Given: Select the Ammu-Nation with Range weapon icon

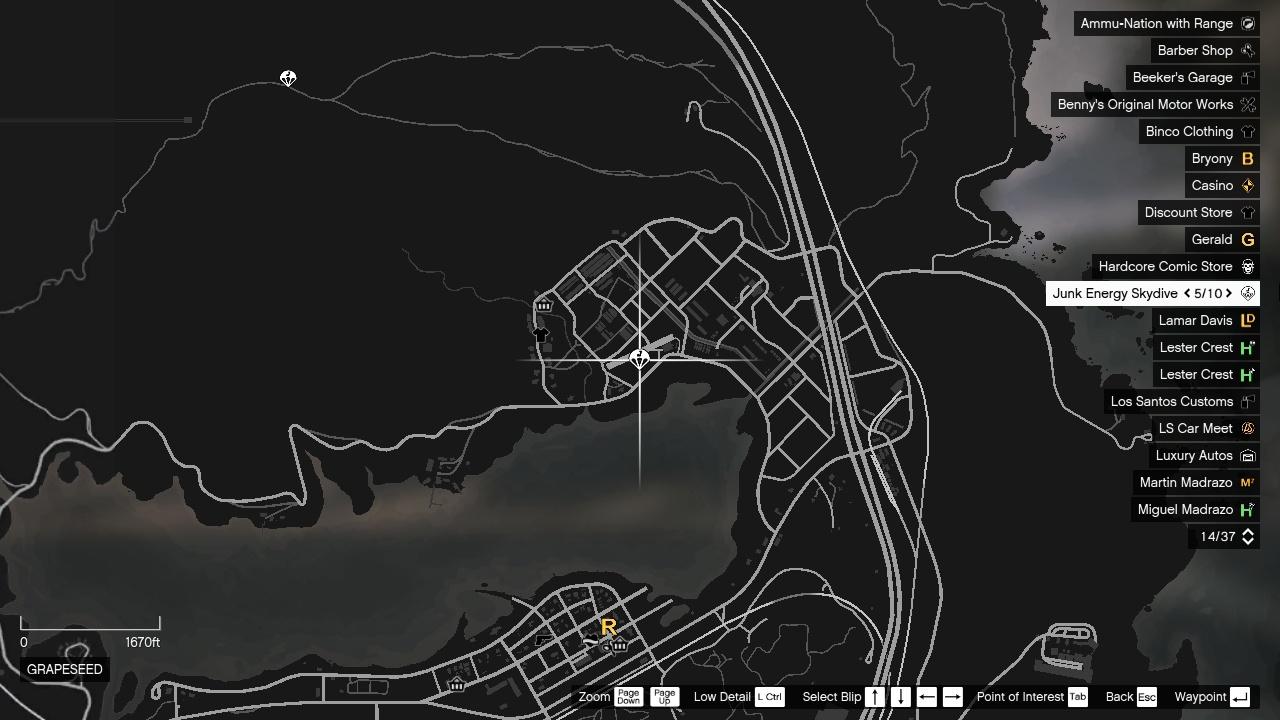Looking at the screenshot, I should [x=1247, y=23].
